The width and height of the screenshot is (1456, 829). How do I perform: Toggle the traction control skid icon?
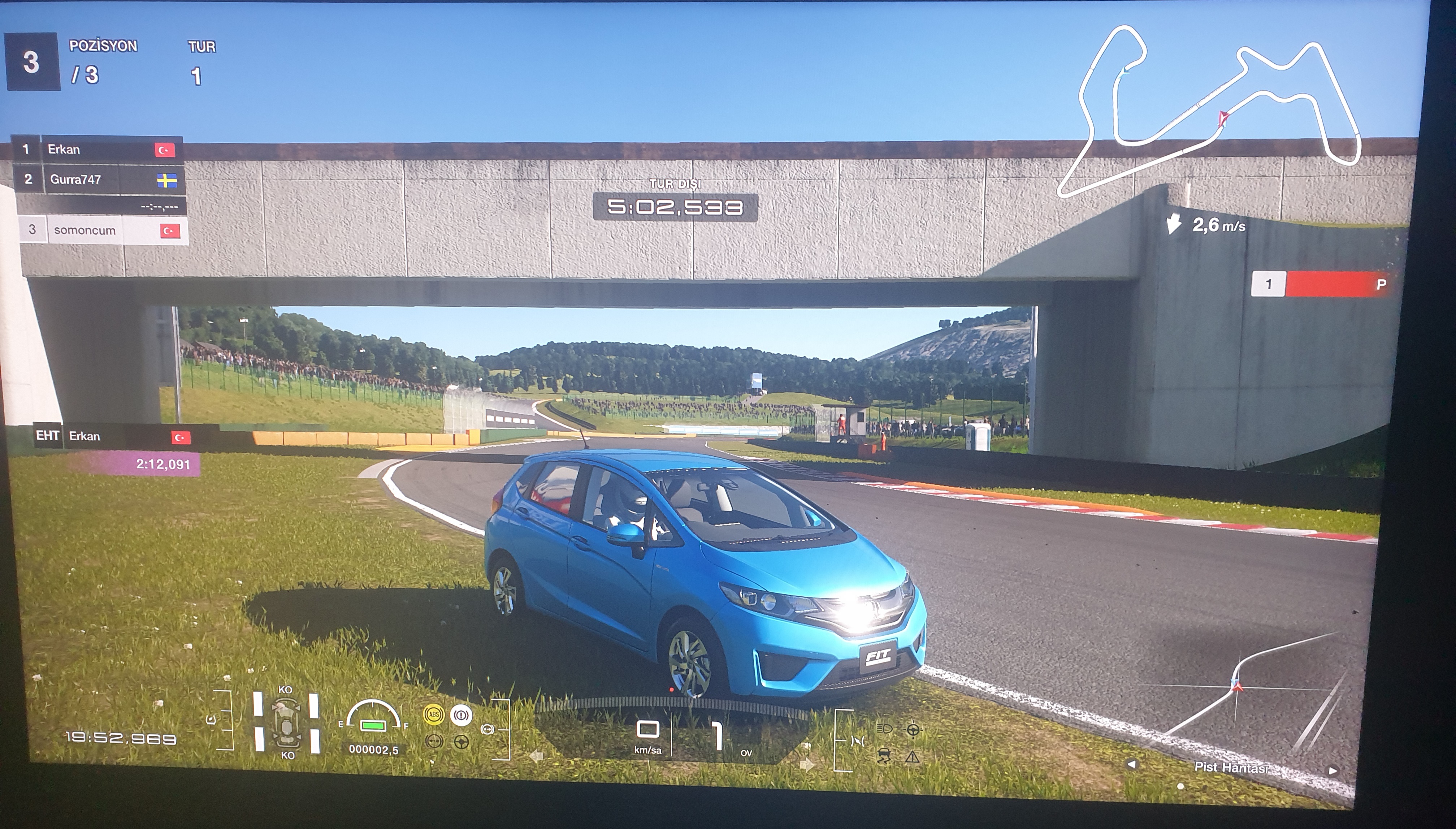(884, 756)
